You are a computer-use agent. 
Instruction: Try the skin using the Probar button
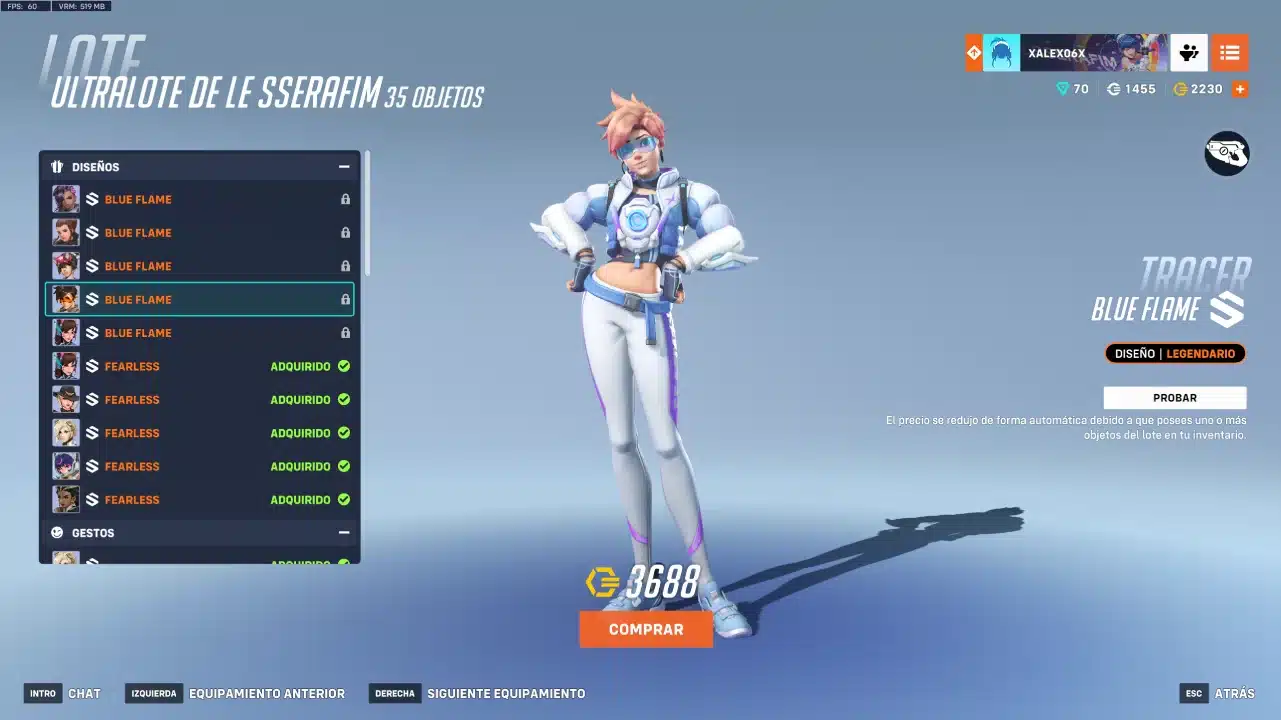click(1174, 398)
